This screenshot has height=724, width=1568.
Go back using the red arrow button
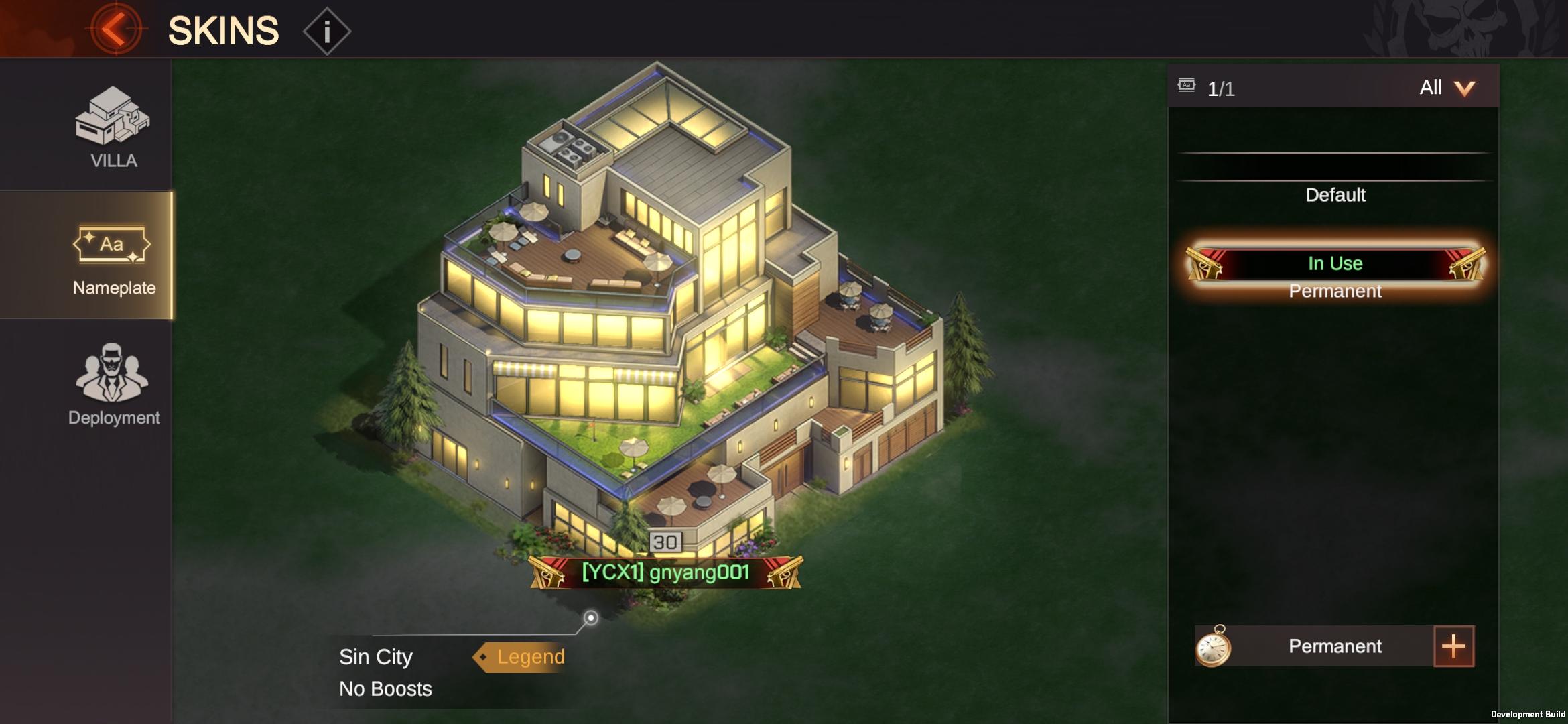coord(115,29)
